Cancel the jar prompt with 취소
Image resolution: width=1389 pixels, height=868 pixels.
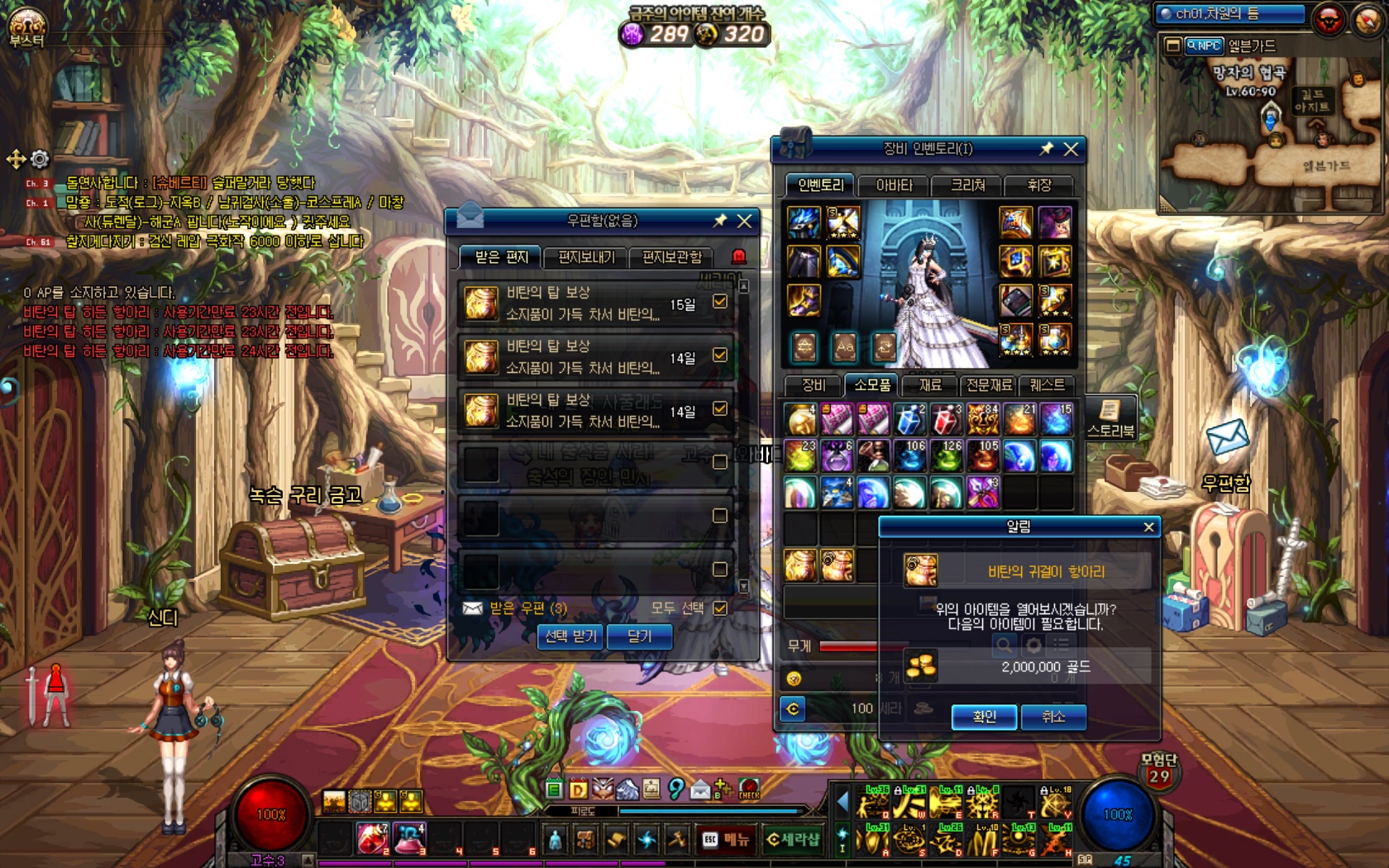tap(1052, 717)
